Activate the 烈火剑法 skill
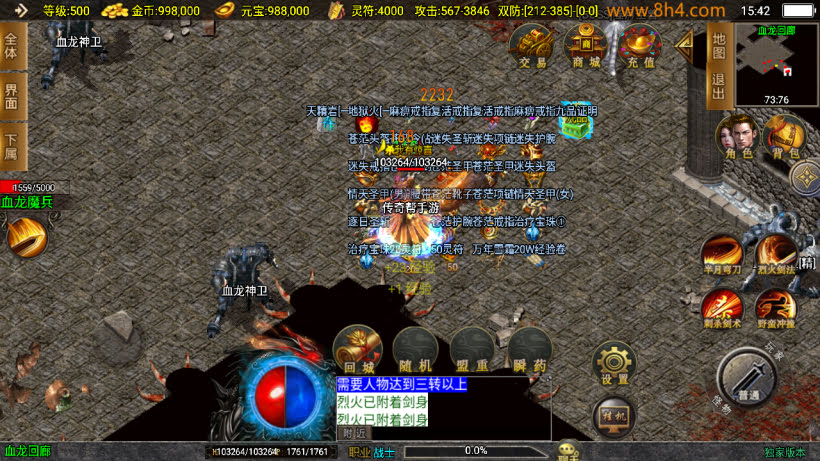The width and height of the screenshot is (820, 461). point(775,255)
